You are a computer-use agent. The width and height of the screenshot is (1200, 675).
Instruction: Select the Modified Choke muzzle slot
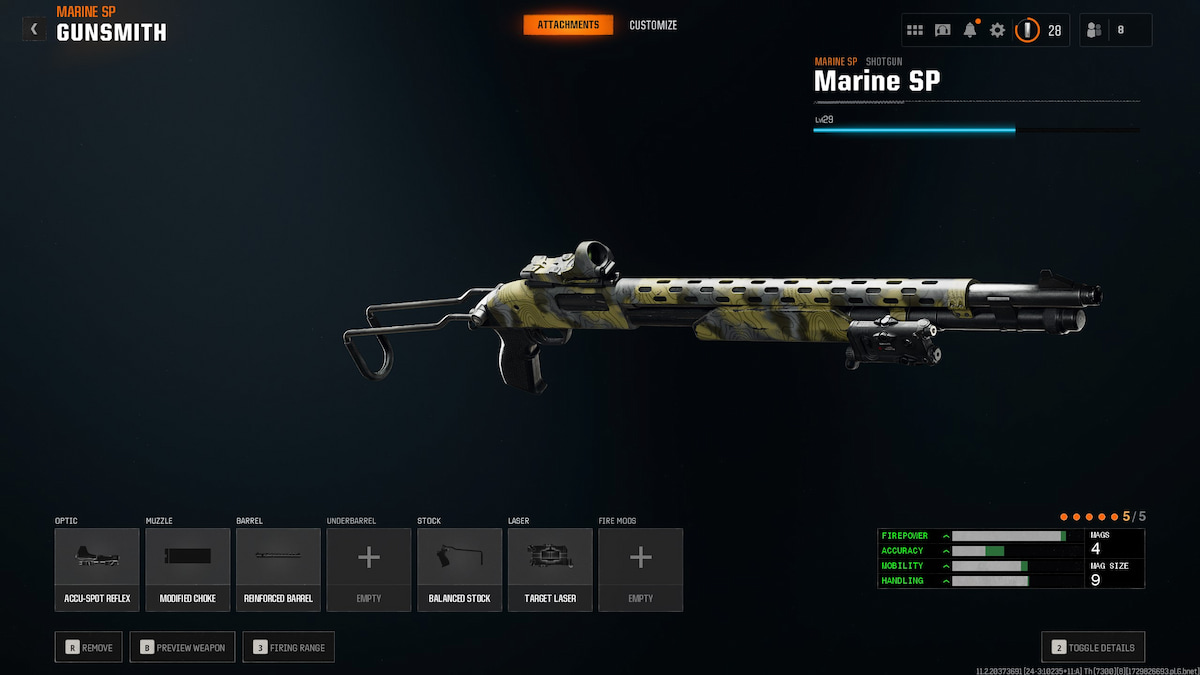[187, 569]
